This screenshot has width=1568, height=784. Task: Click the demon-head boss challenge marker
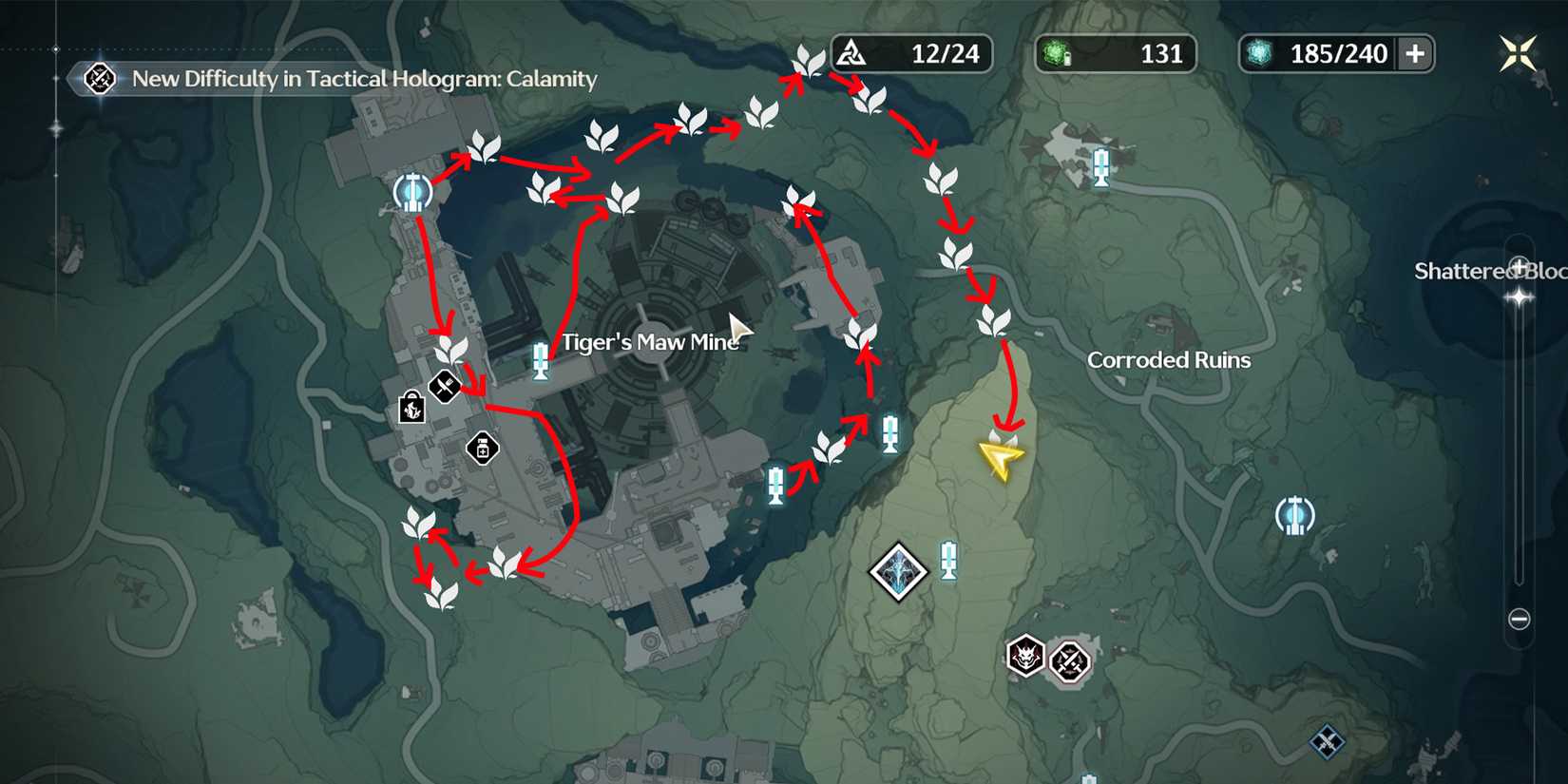[1023, 655]
